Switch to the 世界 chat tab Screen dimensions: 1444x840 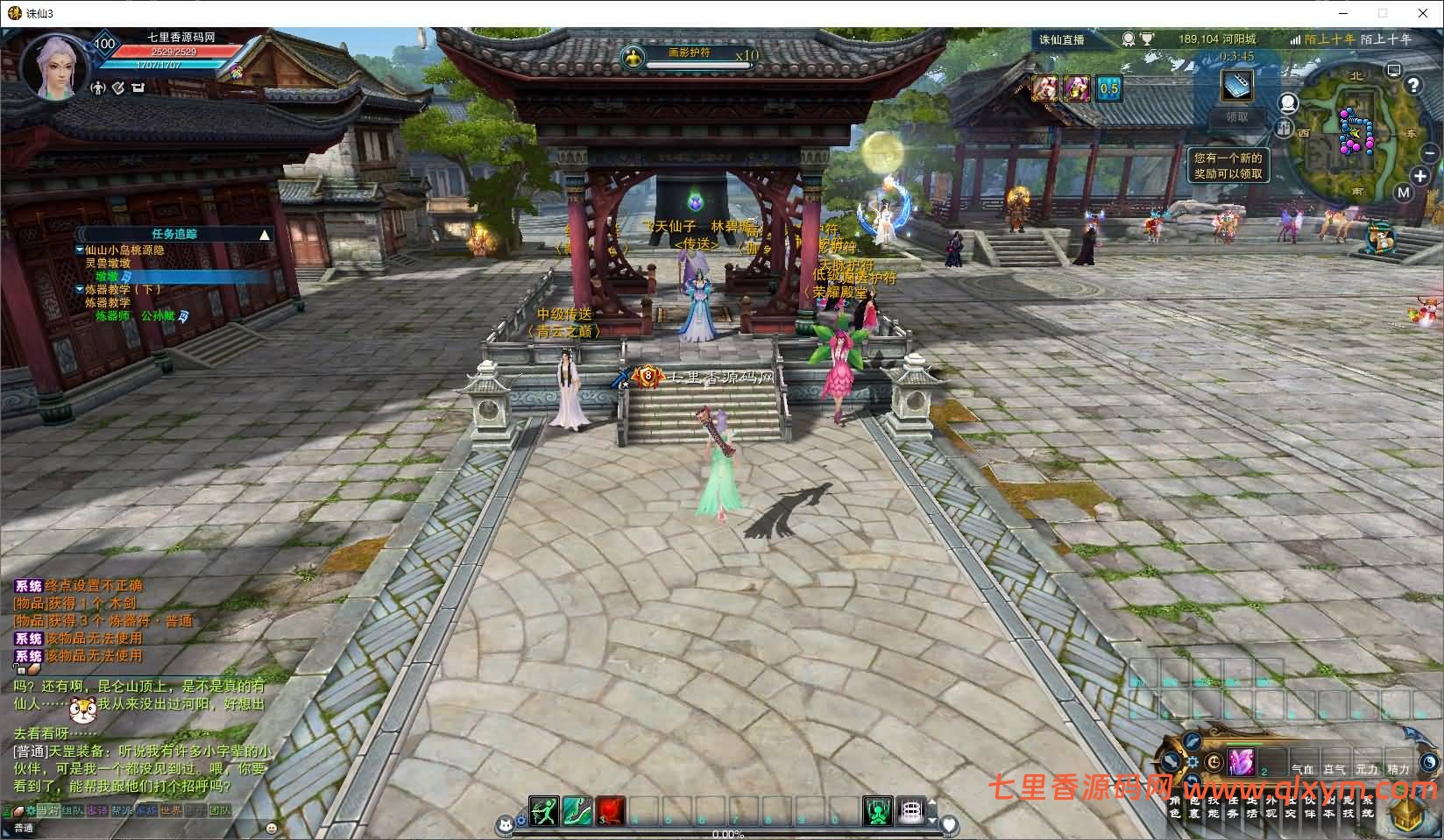click(x=170, y=811)
